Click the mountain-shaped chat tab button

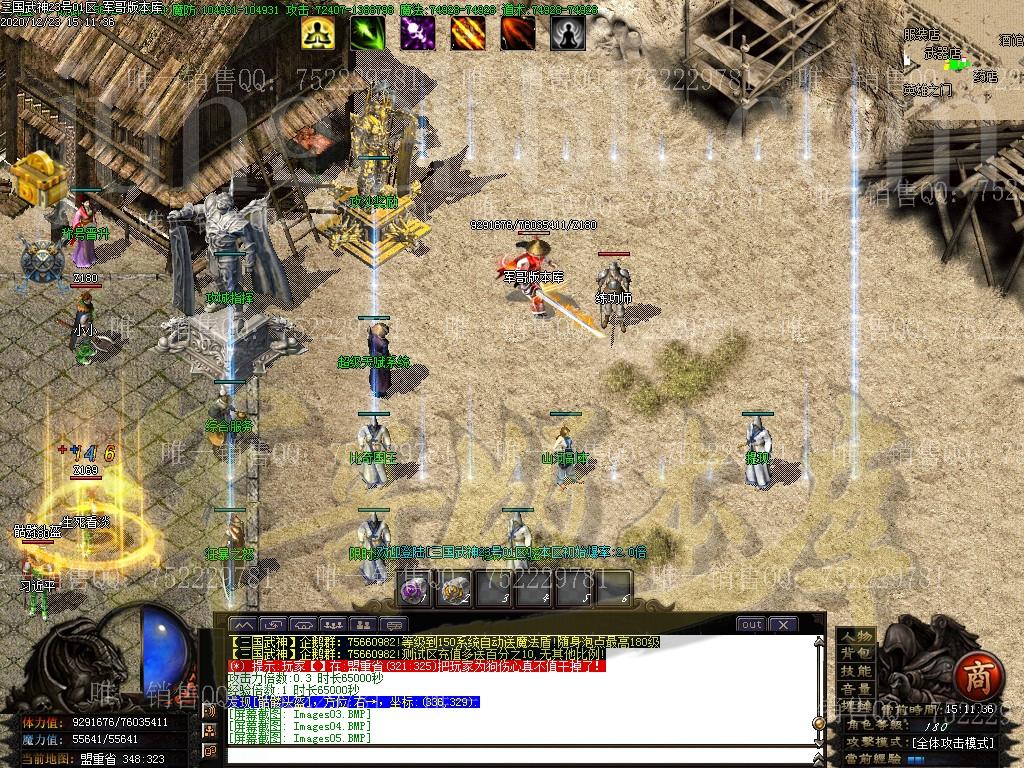pos(244,625)
